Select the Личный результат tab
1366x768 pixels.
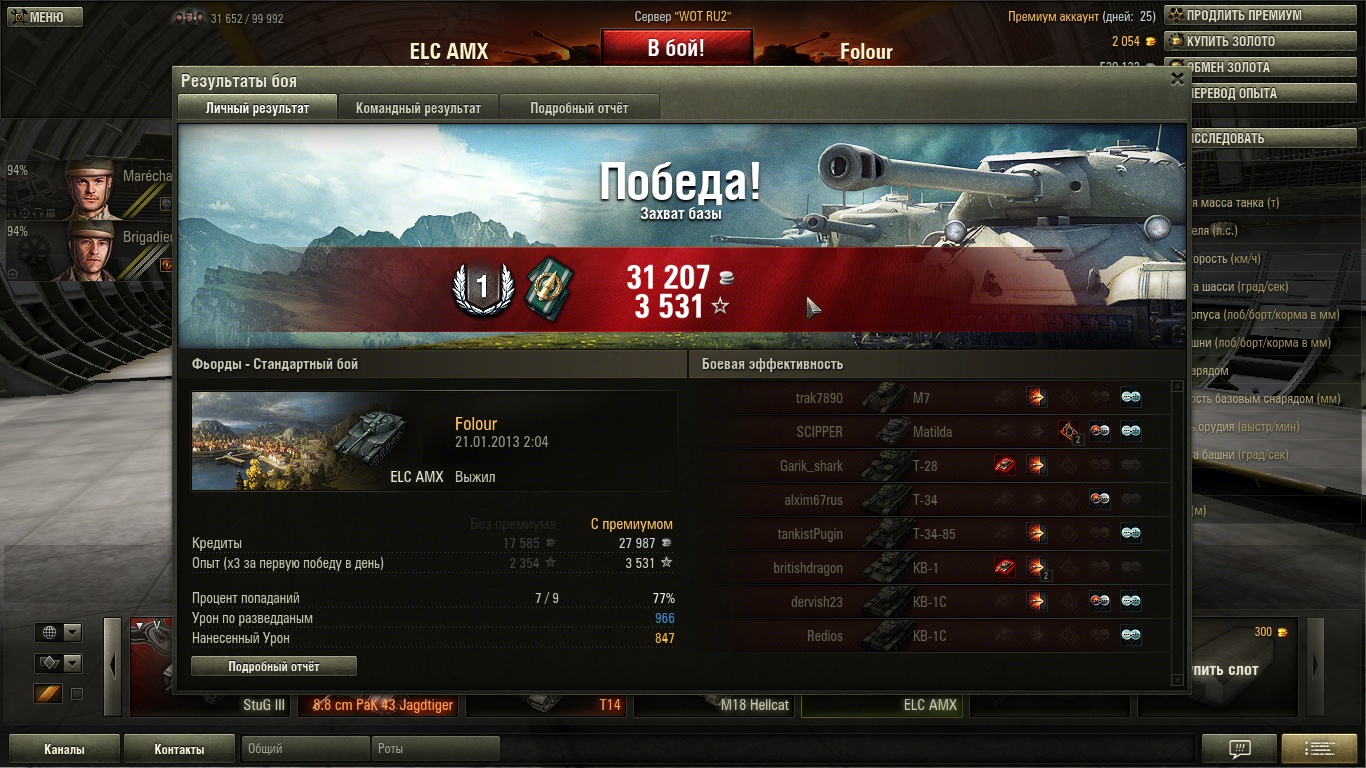point(257,108)
